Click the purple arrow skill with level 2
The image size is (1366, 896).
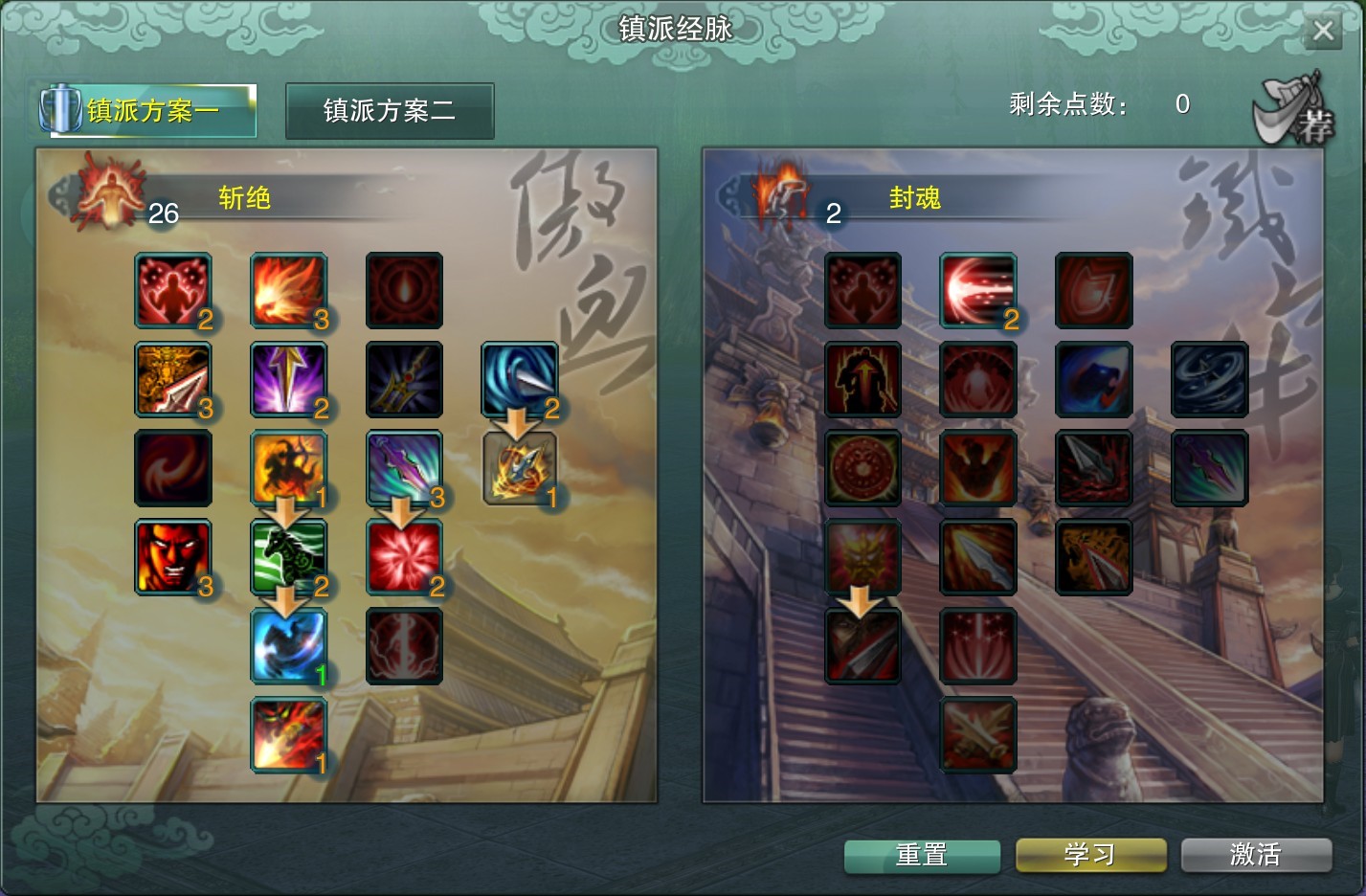click(x=288, y=379)
